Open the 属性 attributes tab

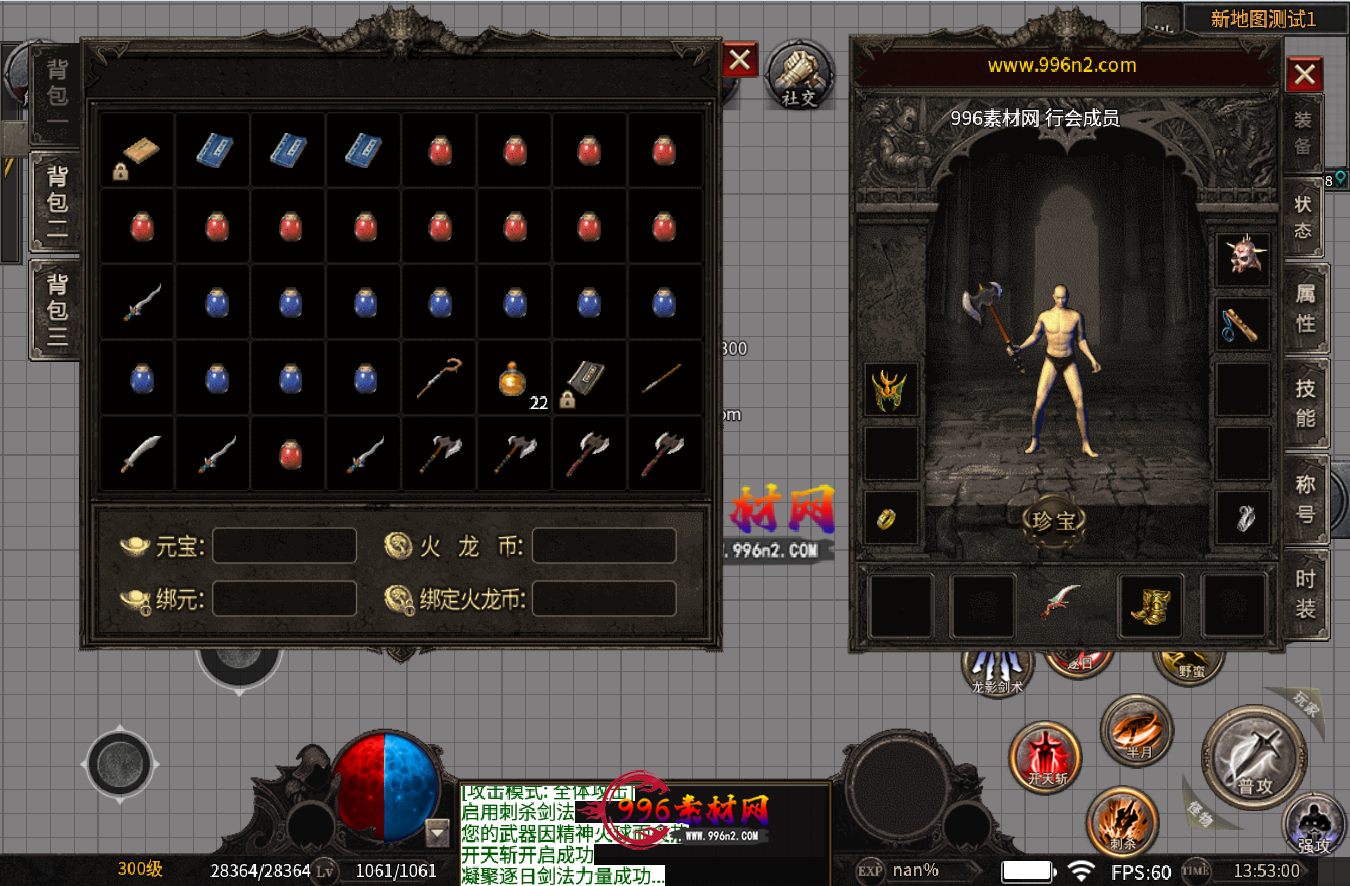click(1306, 309)
